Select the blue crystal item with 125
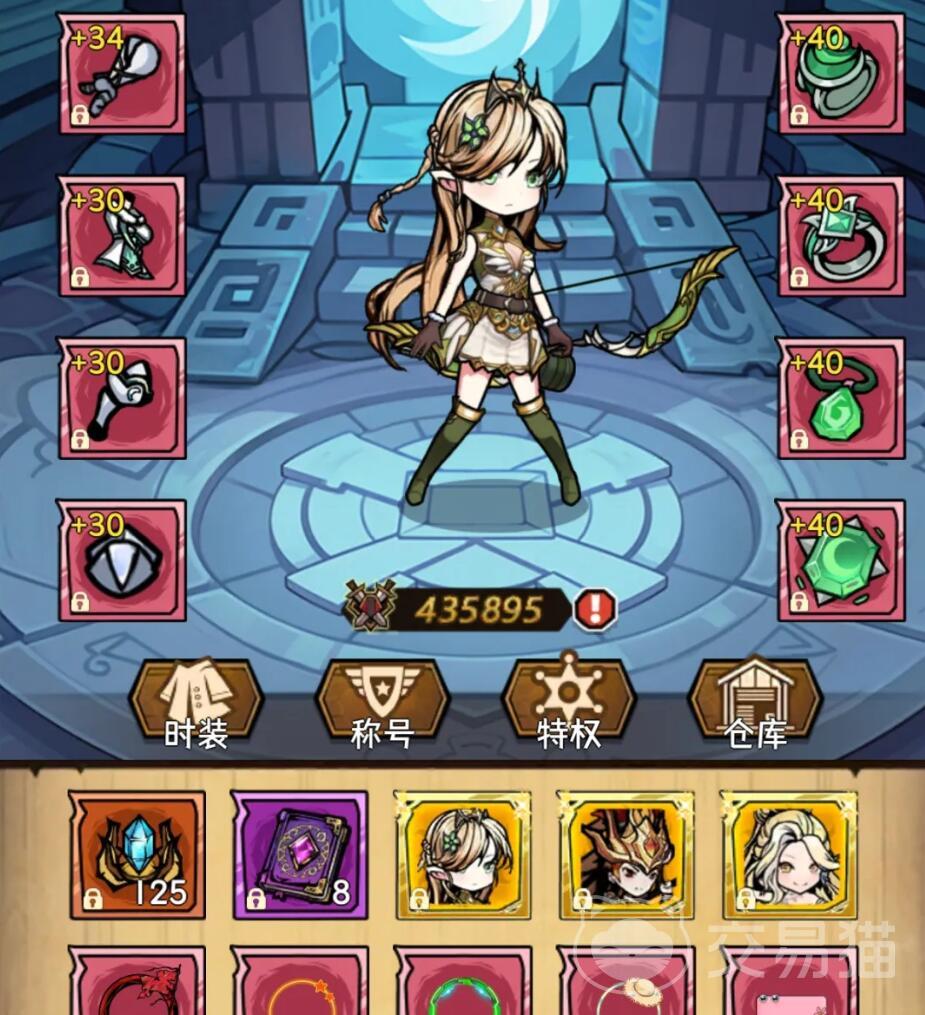925x1015 pixels. (137, 854)
